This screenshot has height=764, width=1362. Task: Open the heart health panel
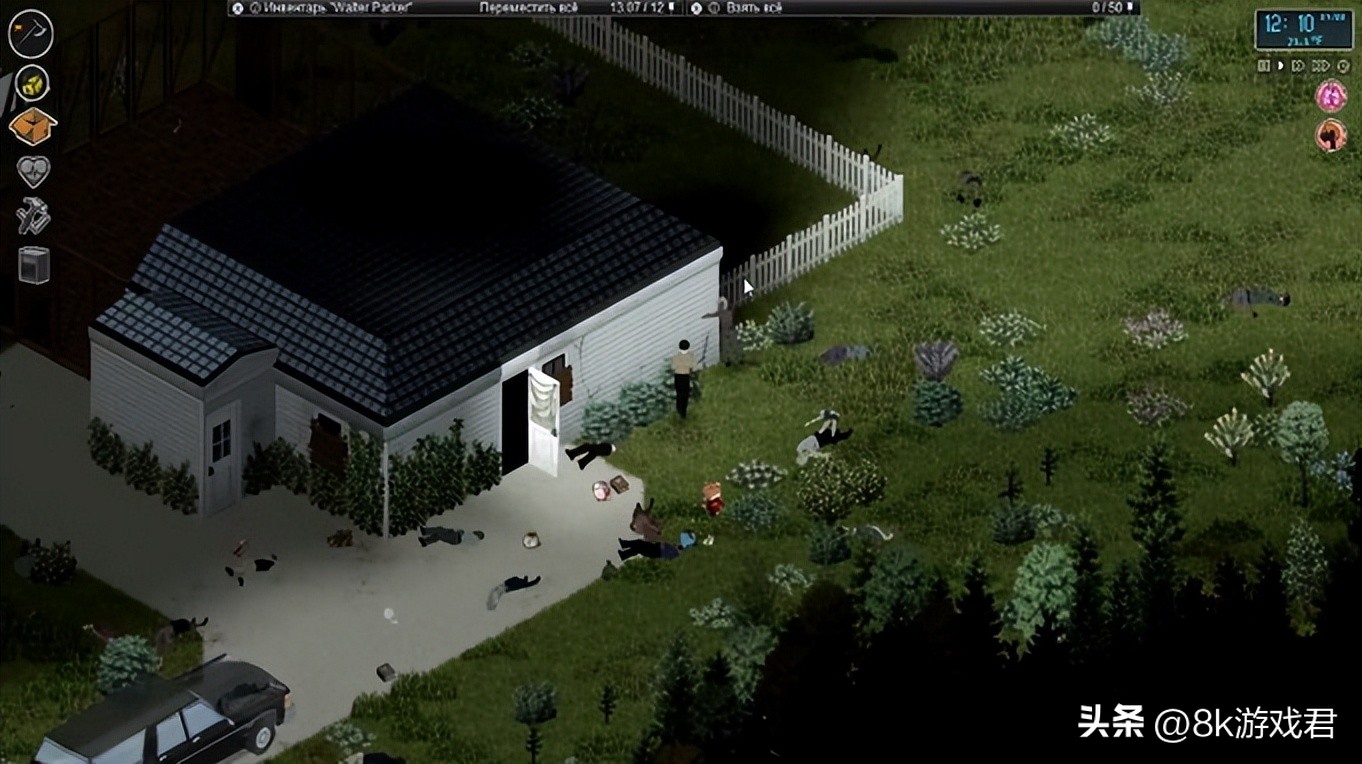33,172
